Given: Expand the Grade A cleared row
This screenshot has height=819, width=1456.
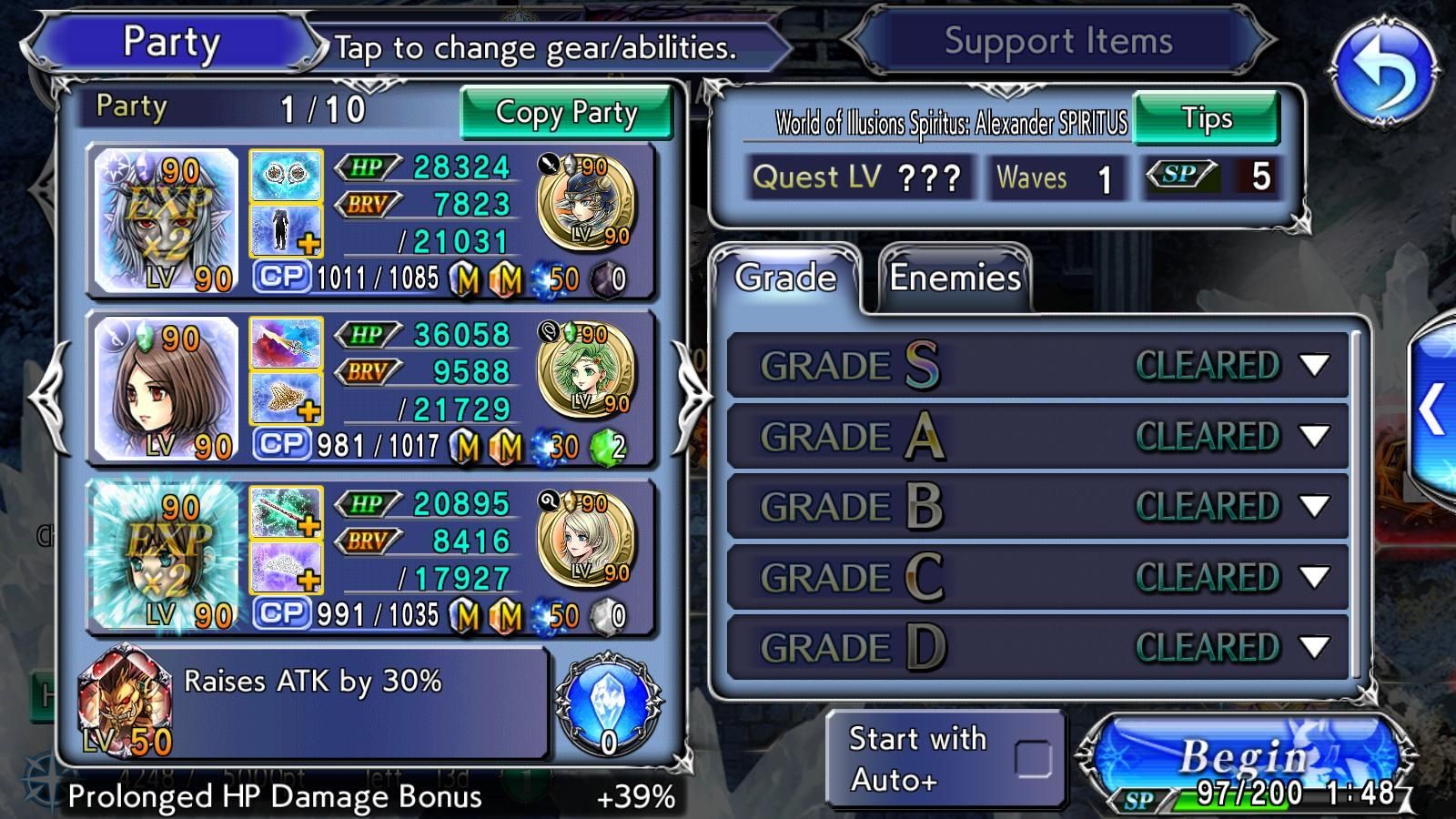Looking at the screenshot, I should pos(1313,437).
